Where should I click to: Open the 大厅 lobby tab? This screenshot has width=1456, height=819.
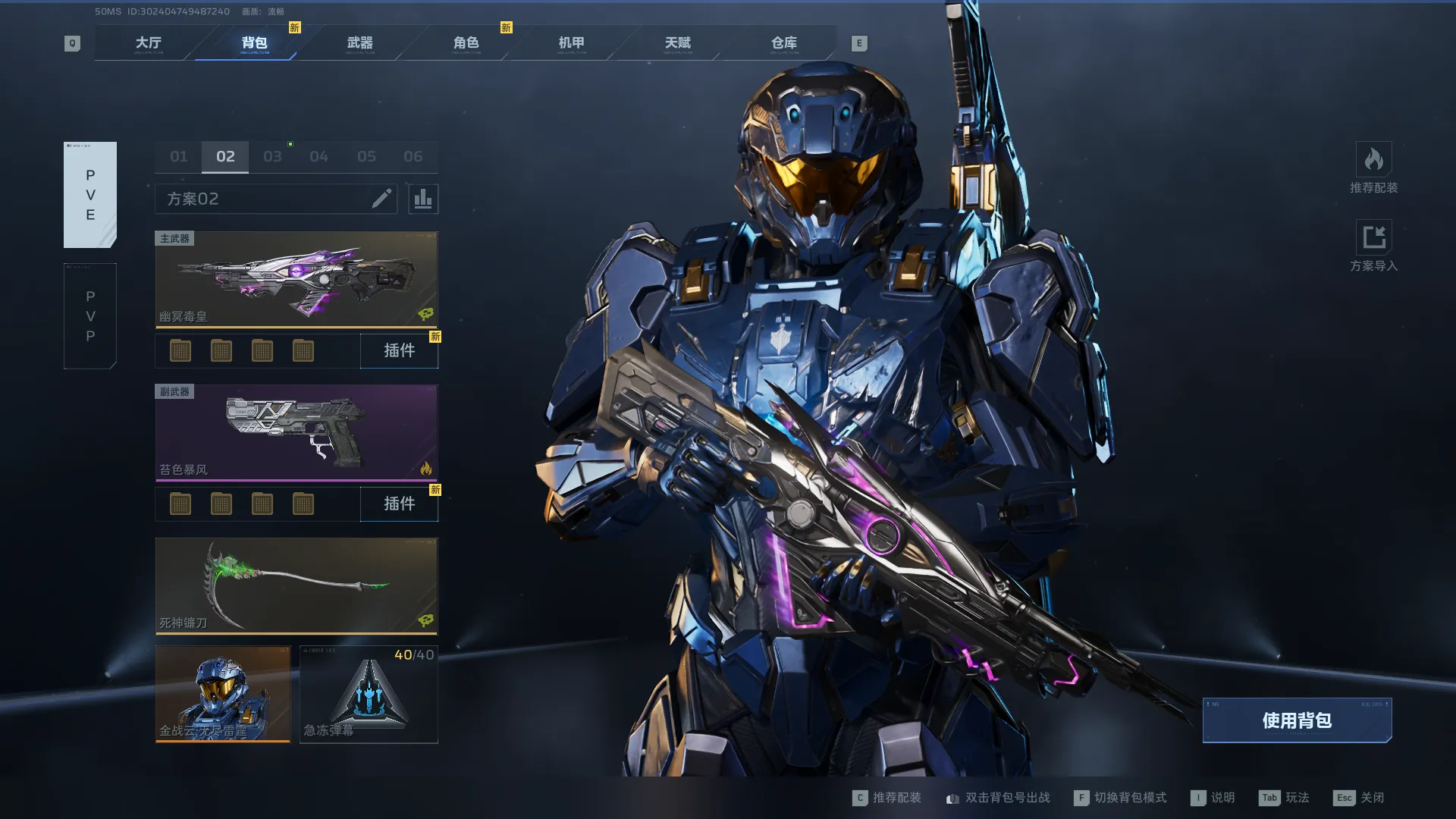pos(149,43)
